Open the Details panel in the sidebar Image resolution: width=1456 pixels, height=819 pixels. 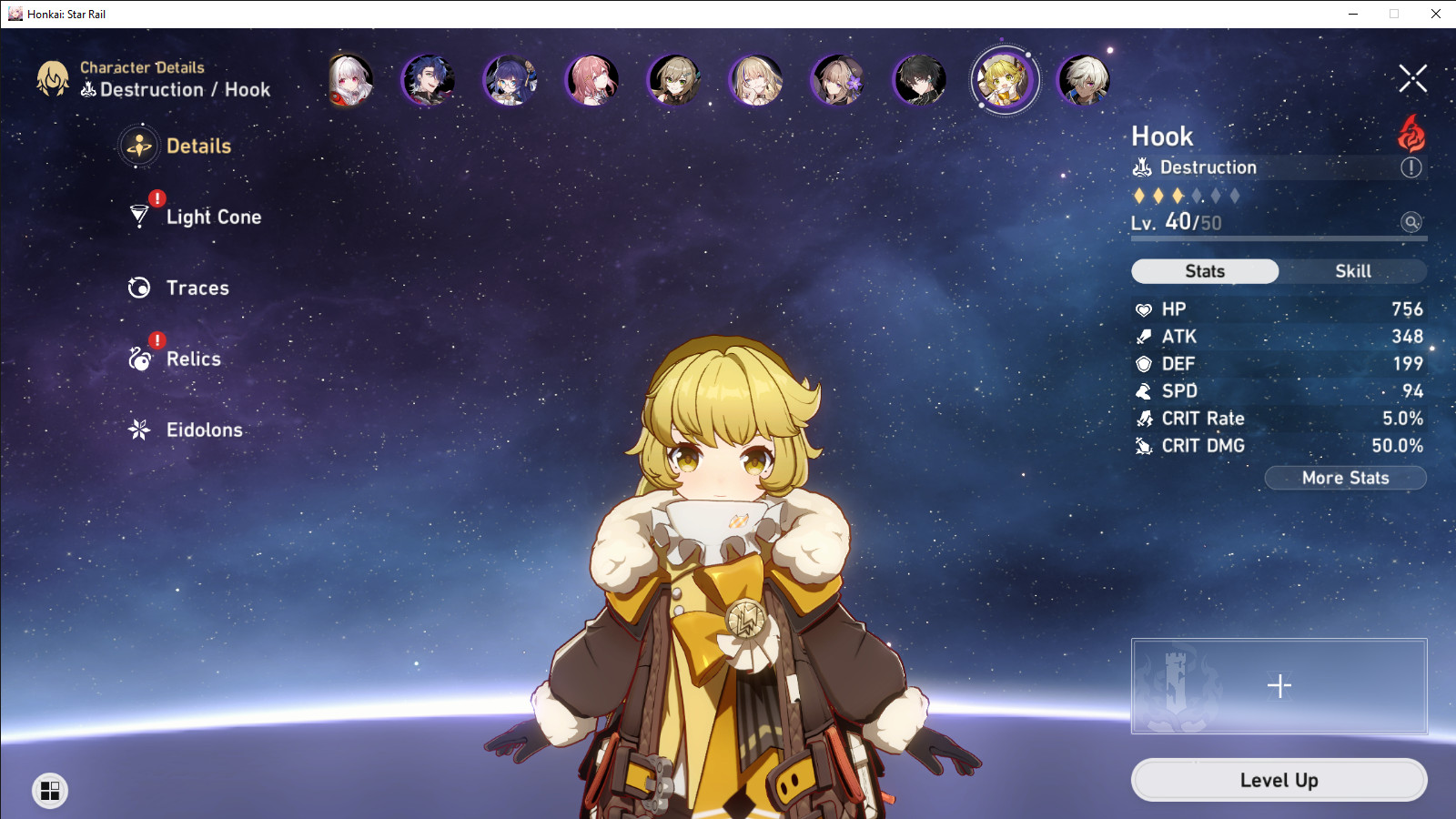(x=198, y=146)
